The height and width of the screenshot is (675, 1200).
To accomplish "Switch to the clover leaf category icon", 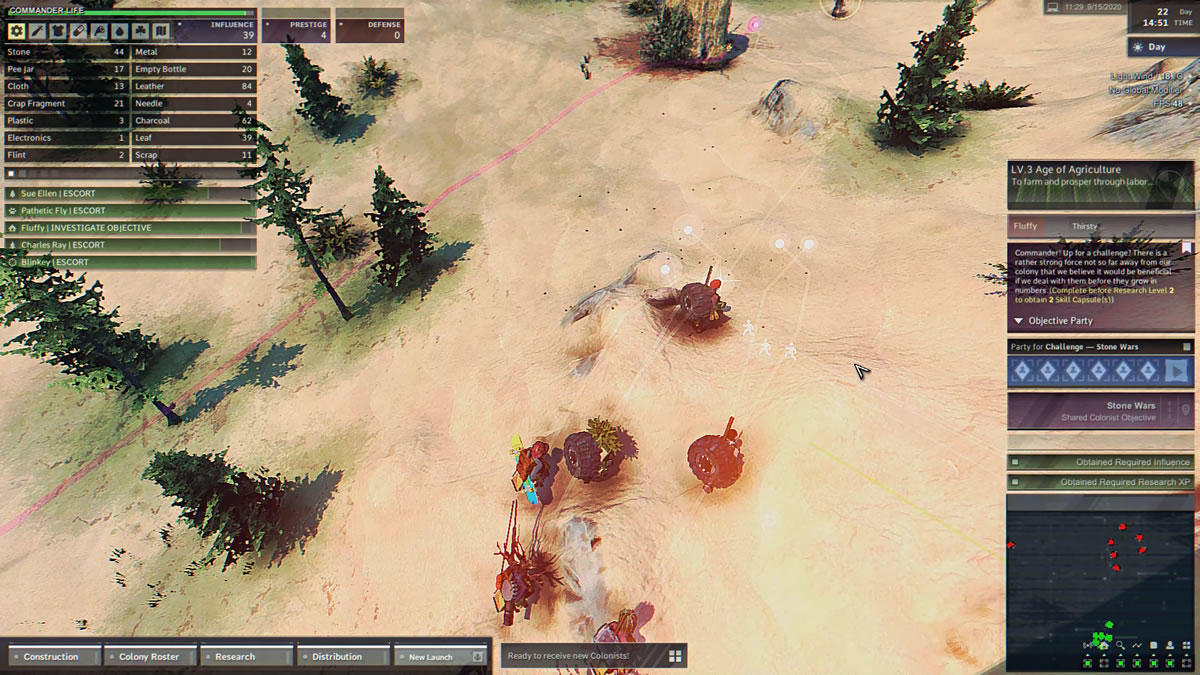I will (141, 31).
